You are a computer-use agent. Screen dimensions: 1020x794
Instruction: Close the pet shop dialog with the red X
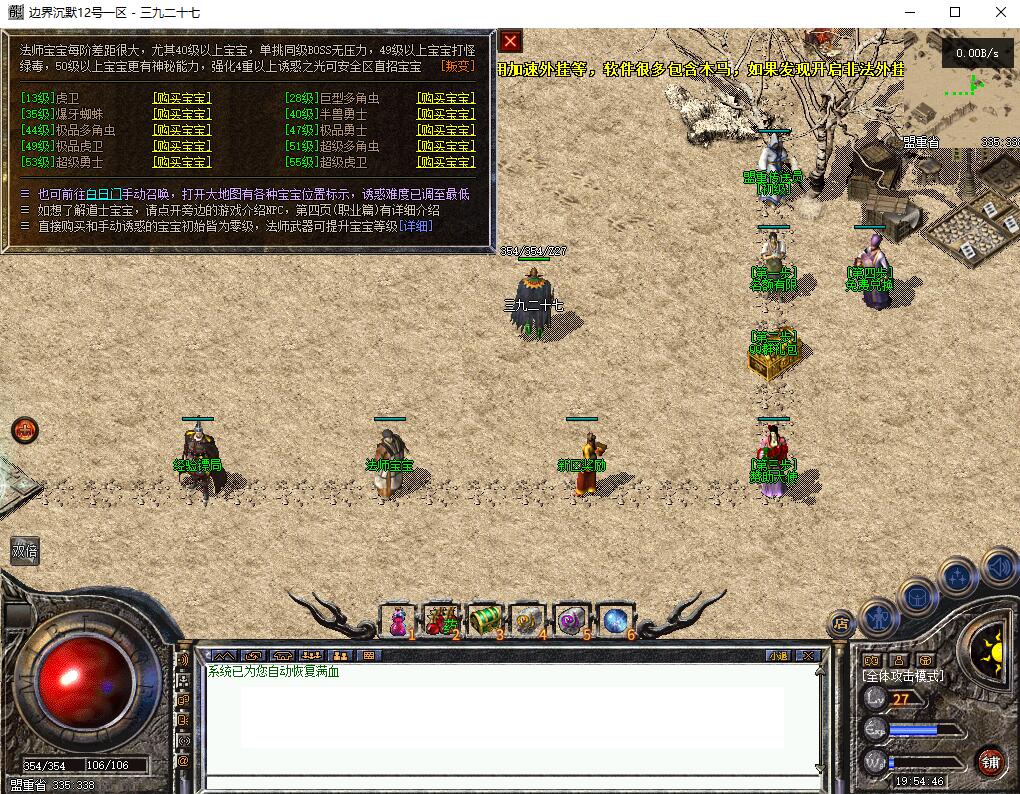pos(511,41)
